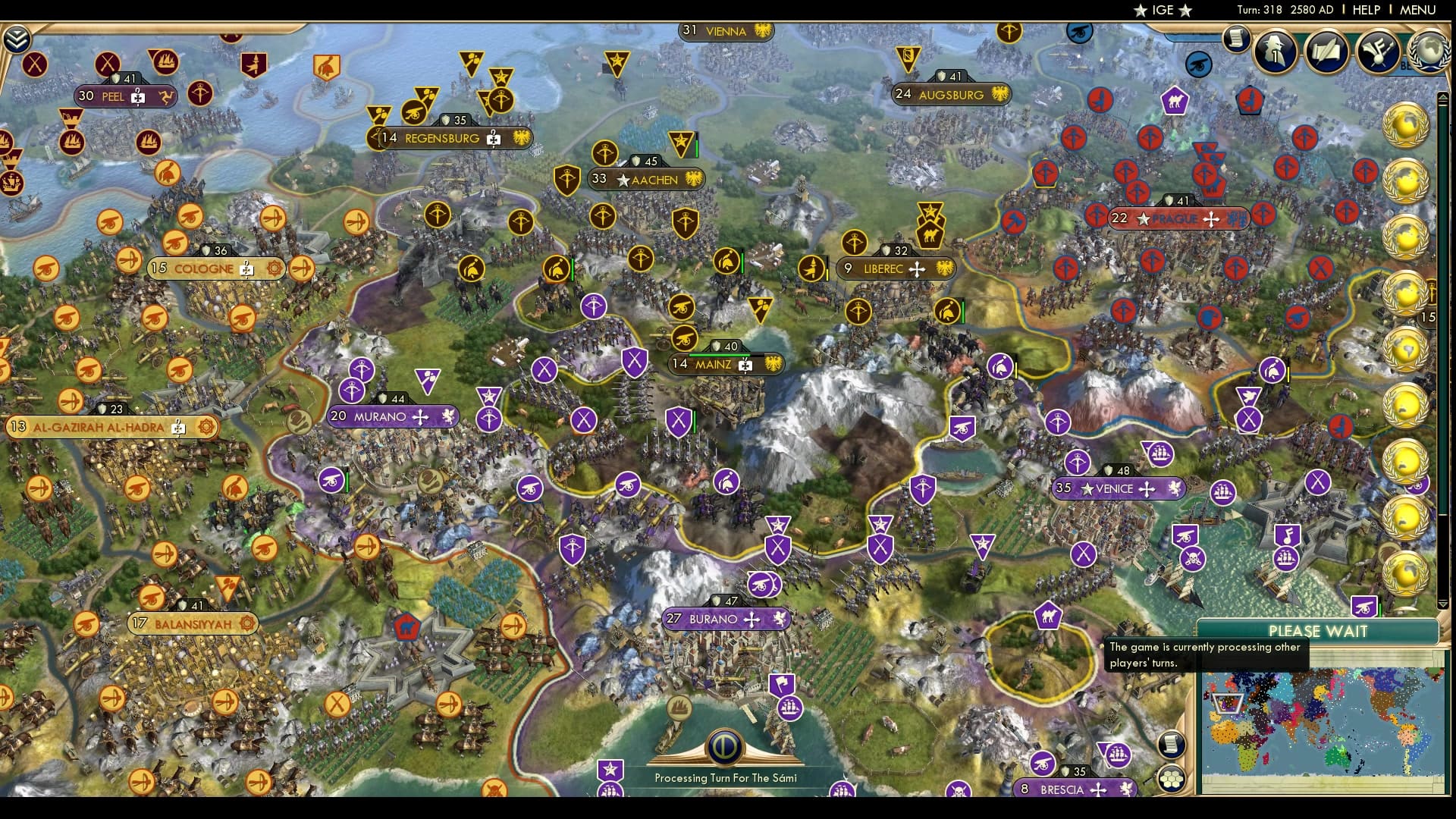Screen dimensions: 1456x819
Task: Open the notification log scroll beside the minimap
Action: (1172, 744)
